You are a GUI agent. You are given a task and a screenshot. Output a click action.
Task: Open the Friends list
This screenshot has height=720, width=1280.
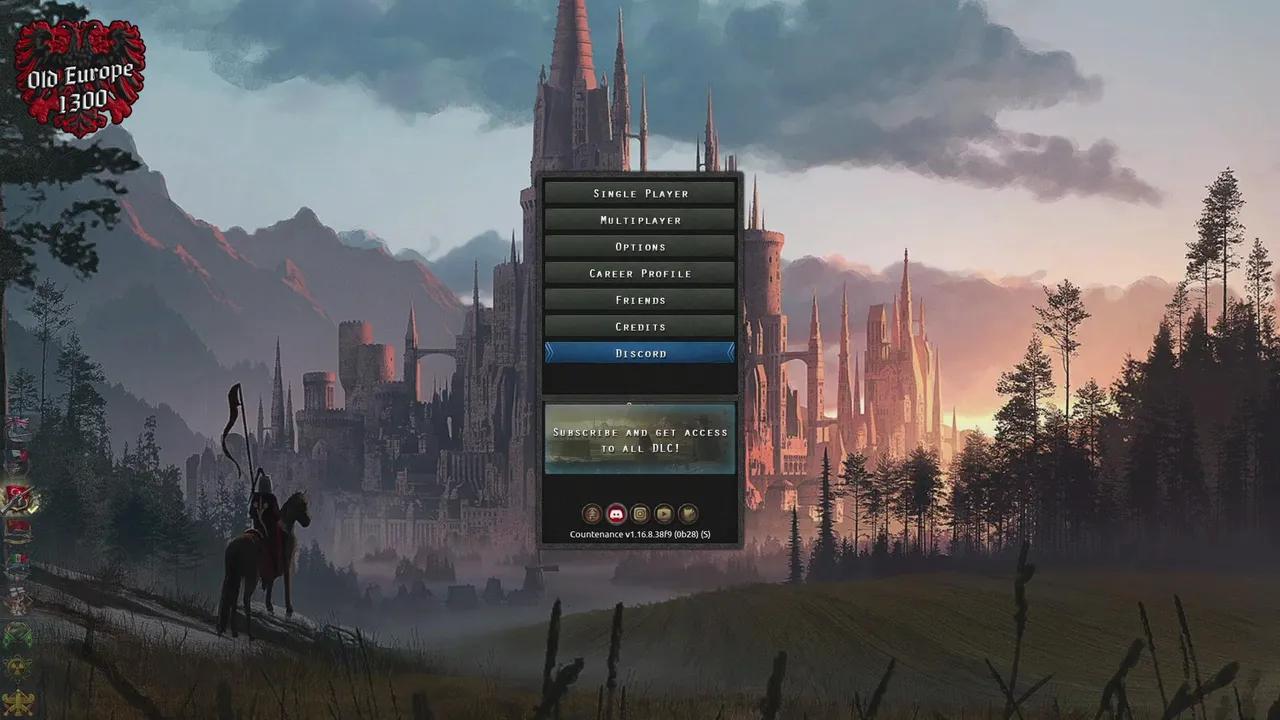click(x=640, y=299)
